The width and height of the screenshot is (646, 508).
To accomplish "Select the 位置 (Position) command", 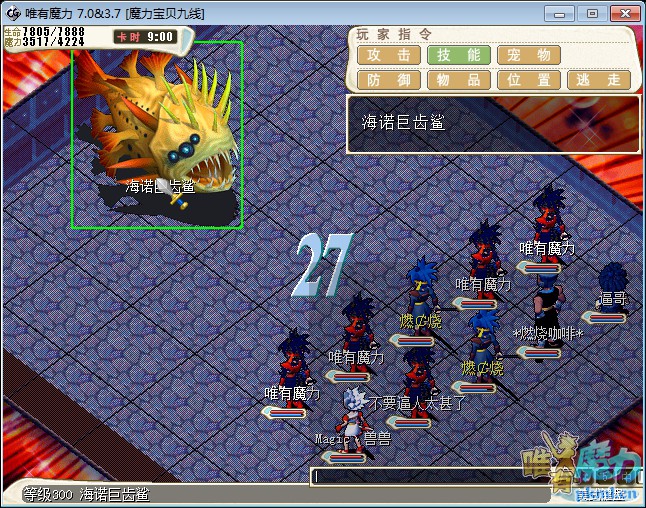I will (529, 79).
